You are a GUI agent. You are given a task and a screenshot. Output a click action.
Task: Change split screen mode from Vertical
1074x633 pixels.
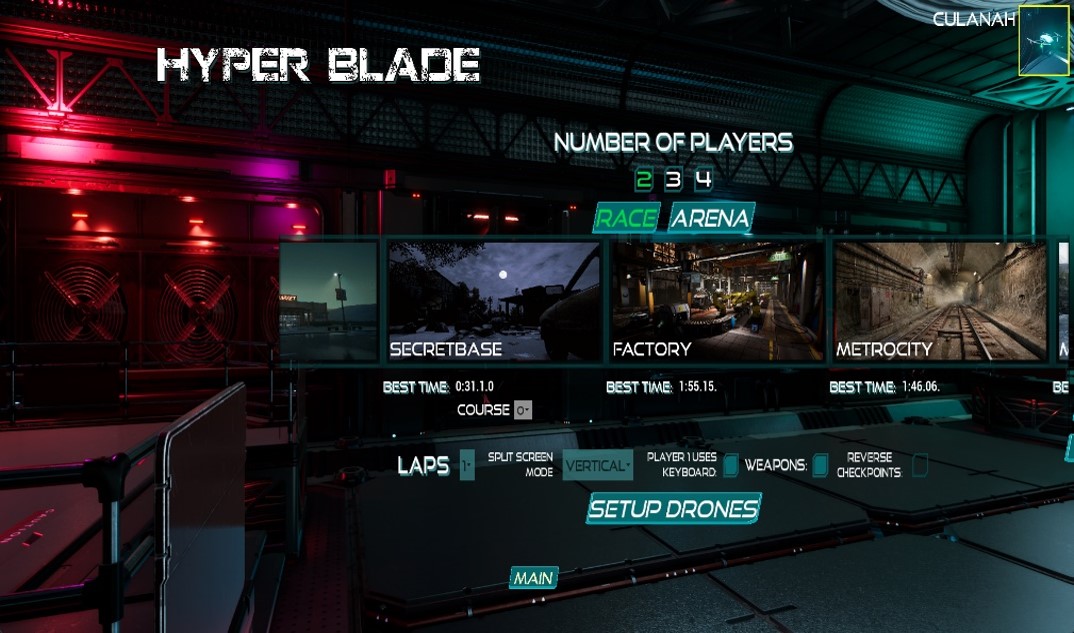click(x=598, y=465)
